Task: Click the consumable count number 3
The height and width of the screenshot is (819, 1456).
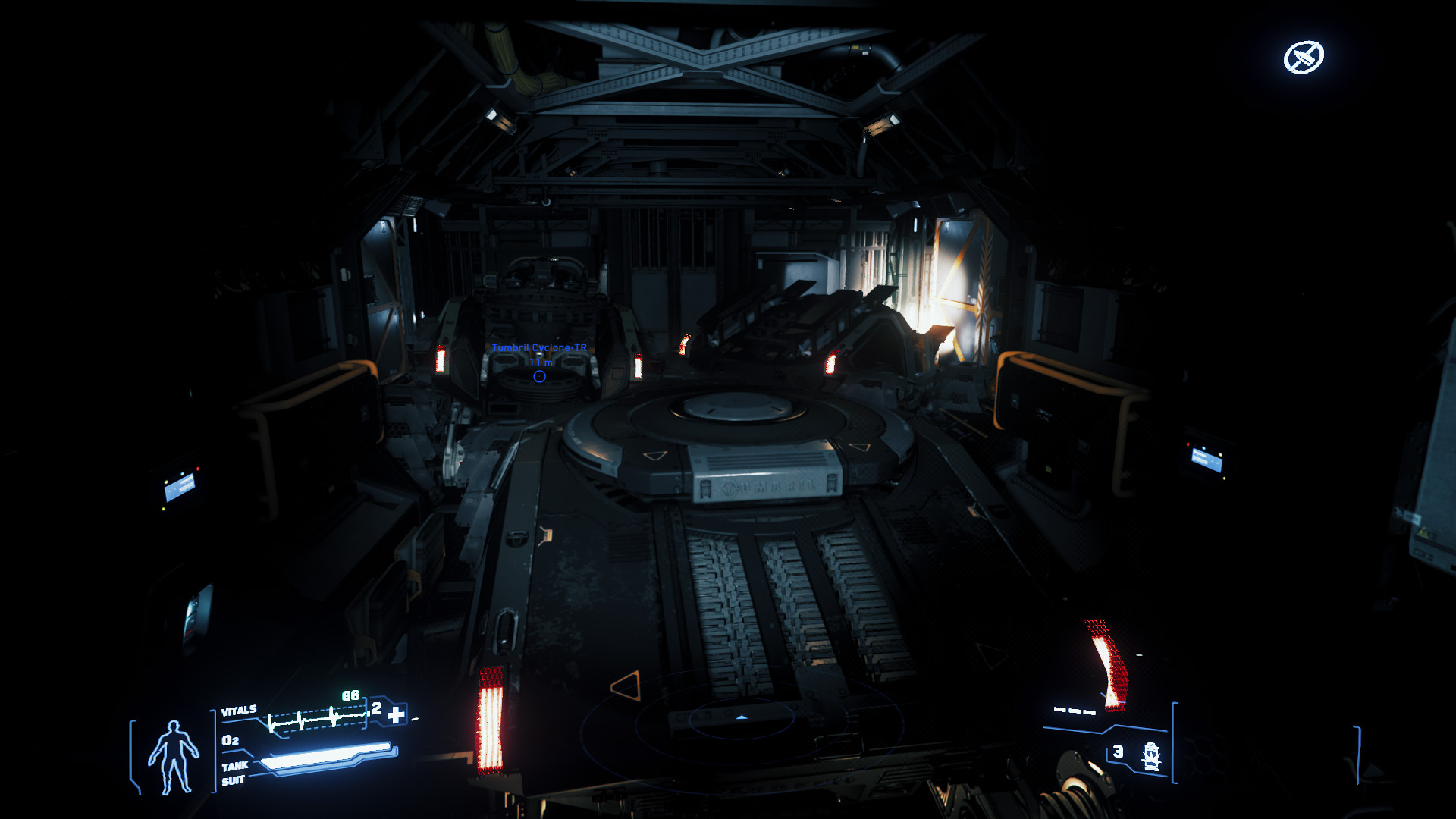Action: tap(1117, 752)
